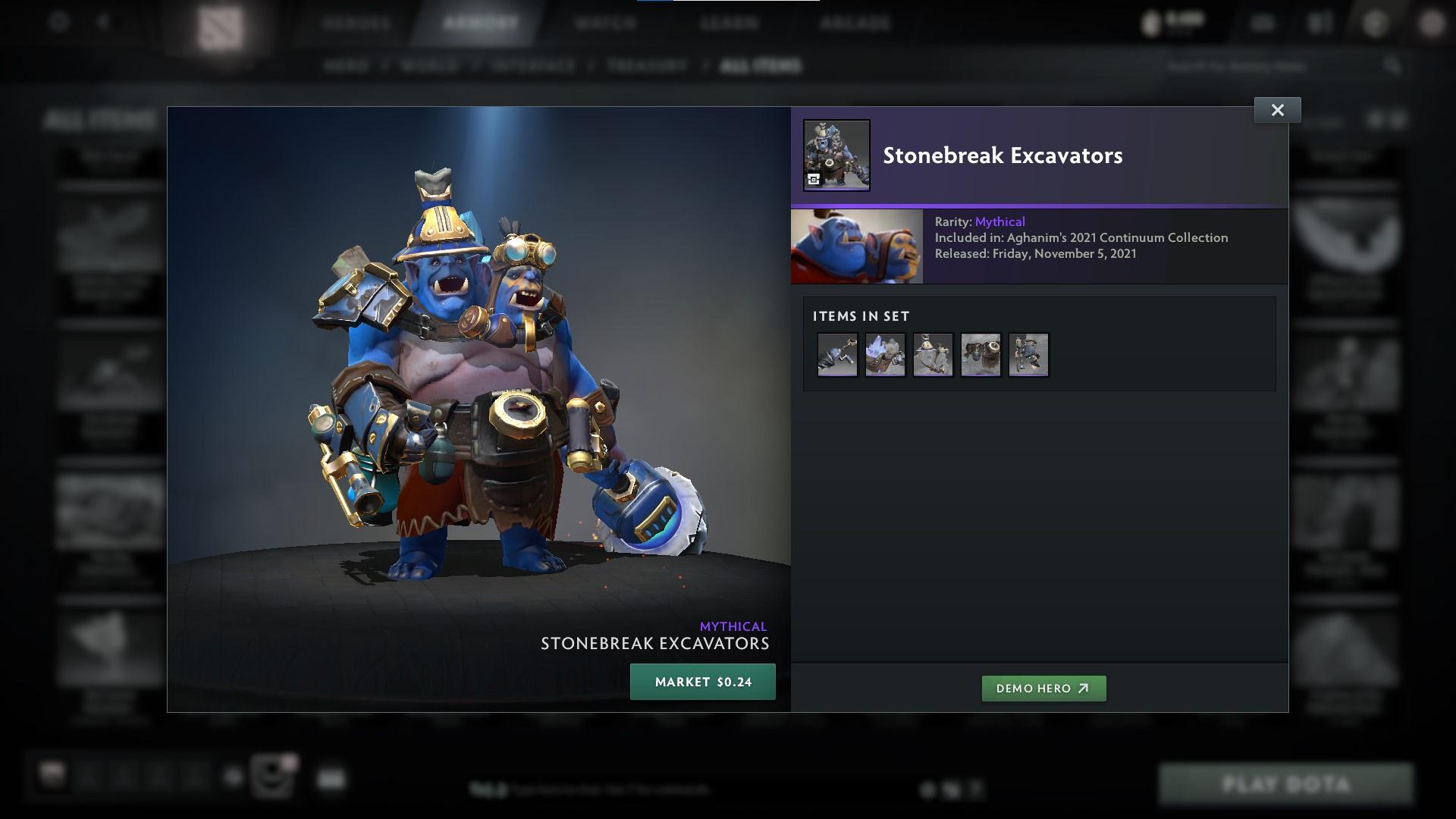Viewport: 1456px width, 819px height.
Task: Click the back arrow navigation icon
Action: (103, 24)
